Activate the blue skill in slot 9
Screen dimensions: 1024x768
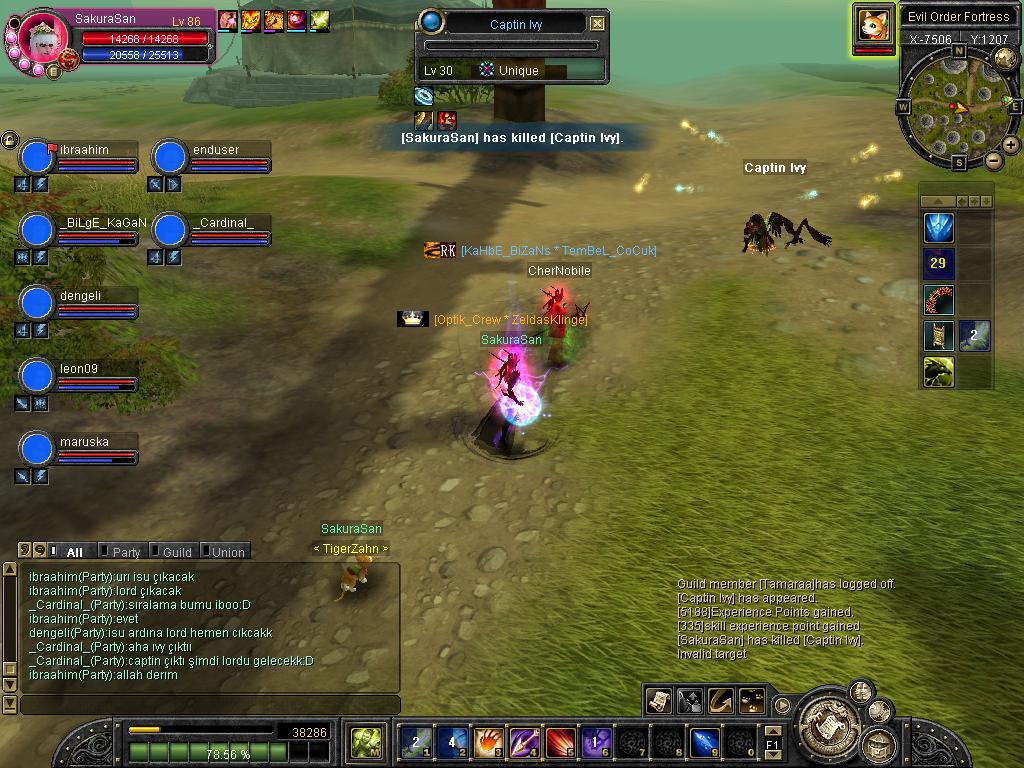704,742
